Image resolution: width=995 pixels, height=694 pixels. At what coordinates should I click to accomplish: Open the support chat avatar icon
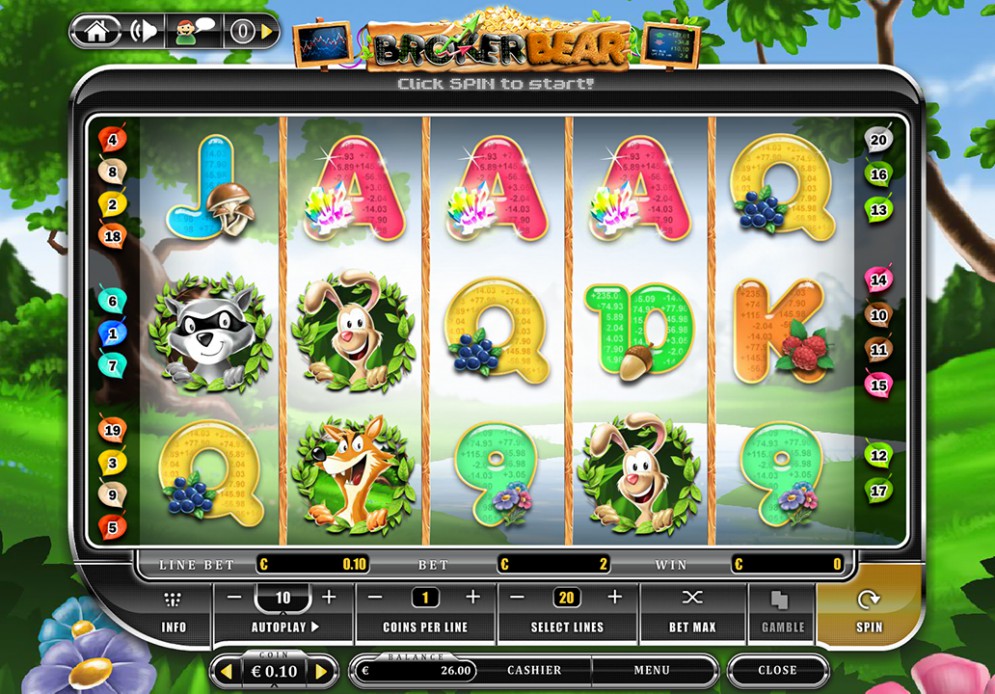192,31
